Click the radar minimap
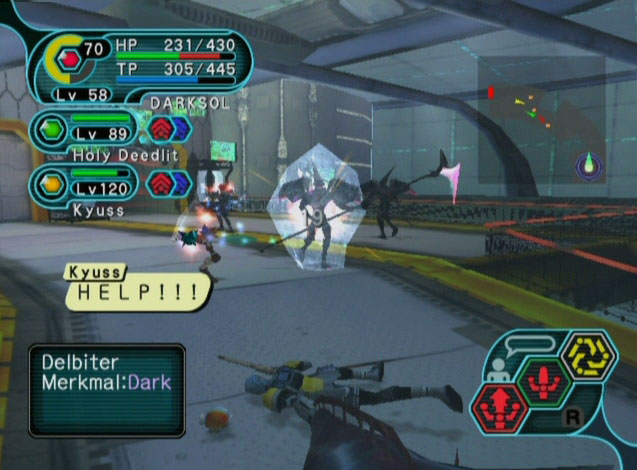This screenshot has width=637, height=470. (x=541, y=118)
